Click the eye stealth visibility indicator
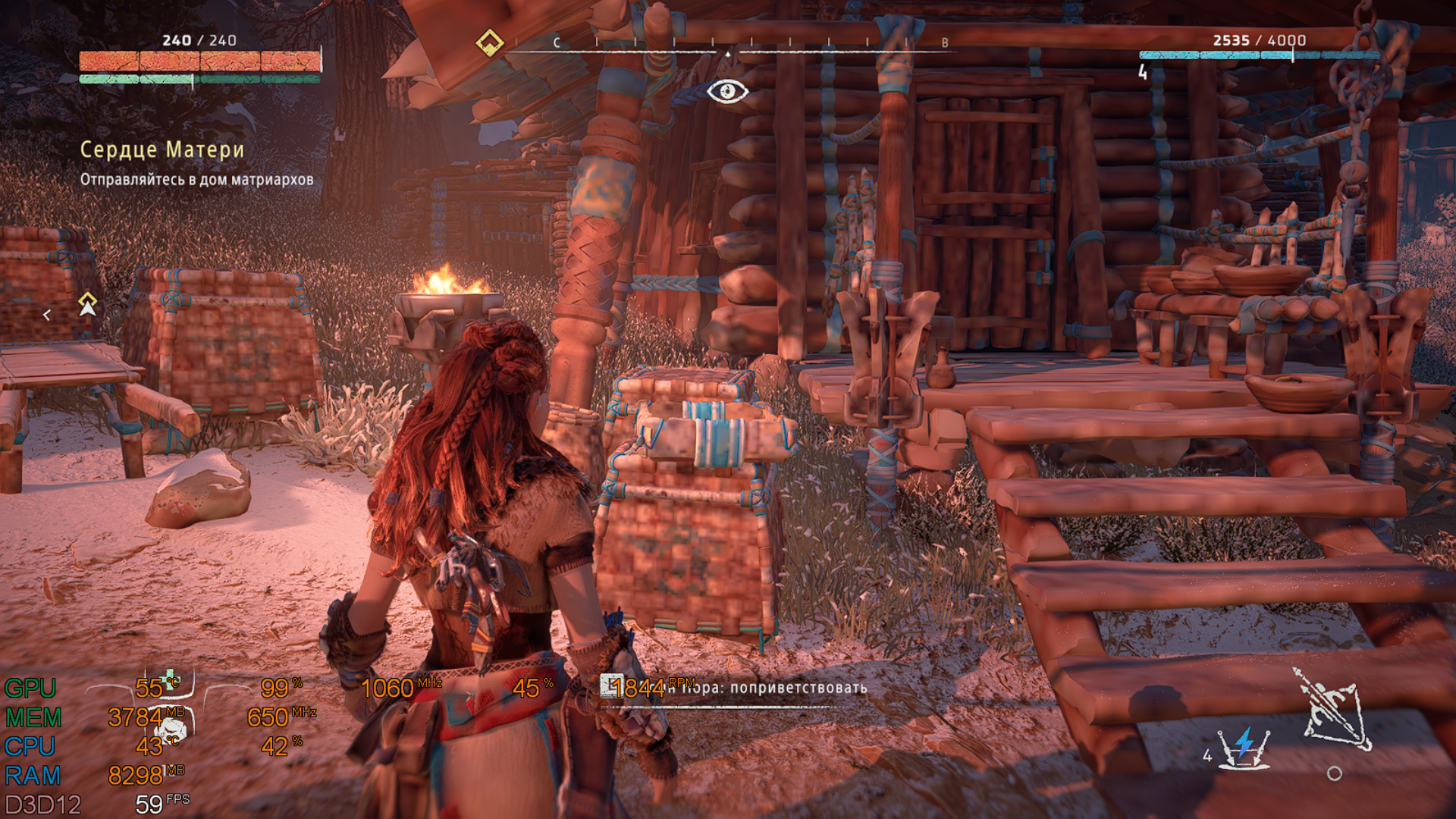This screenshot has width=1456, height=819. coord(727,92)
